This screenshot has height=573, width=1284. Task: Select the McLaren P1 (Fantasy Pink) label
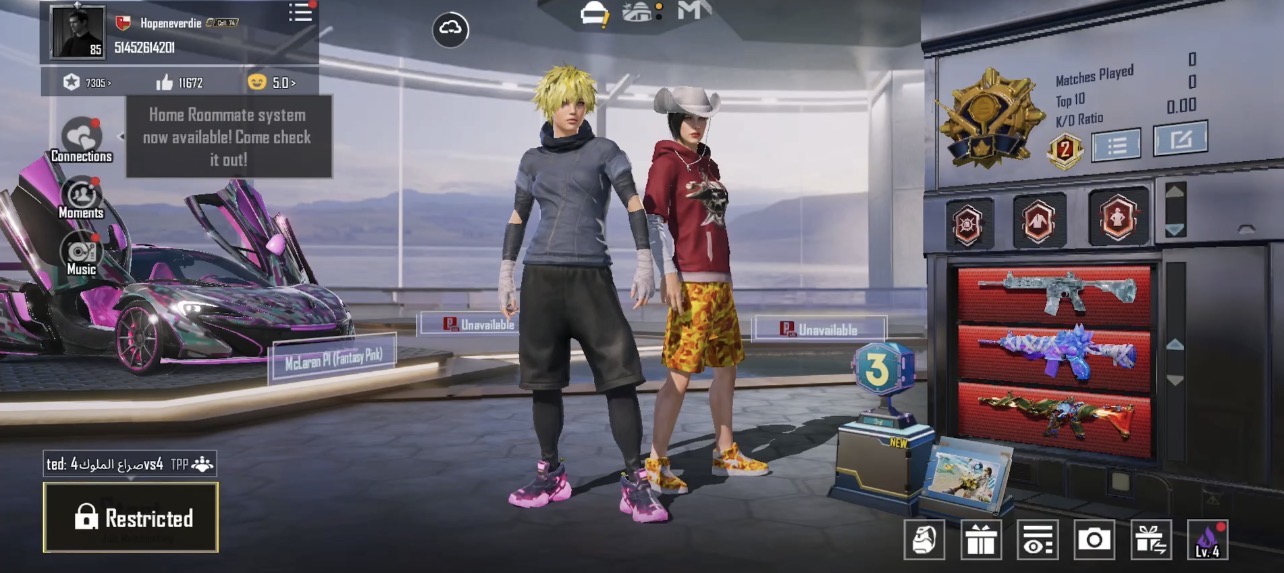pyautogui.click(x=332, y=359)
